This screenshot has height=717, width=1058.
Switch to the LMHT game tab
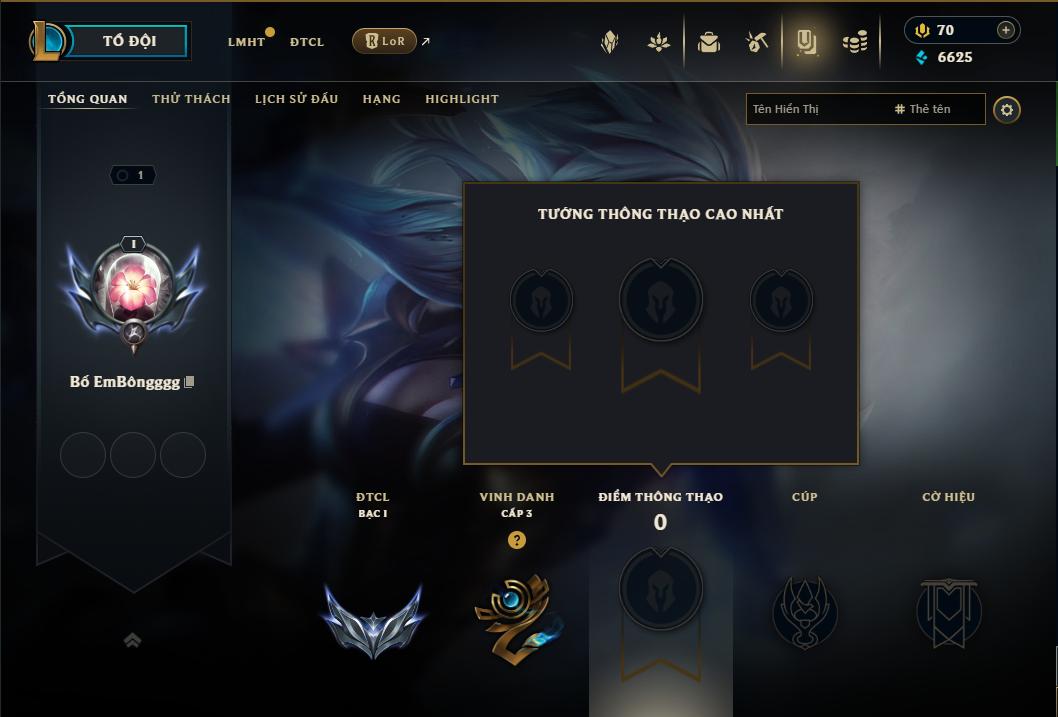246,42
